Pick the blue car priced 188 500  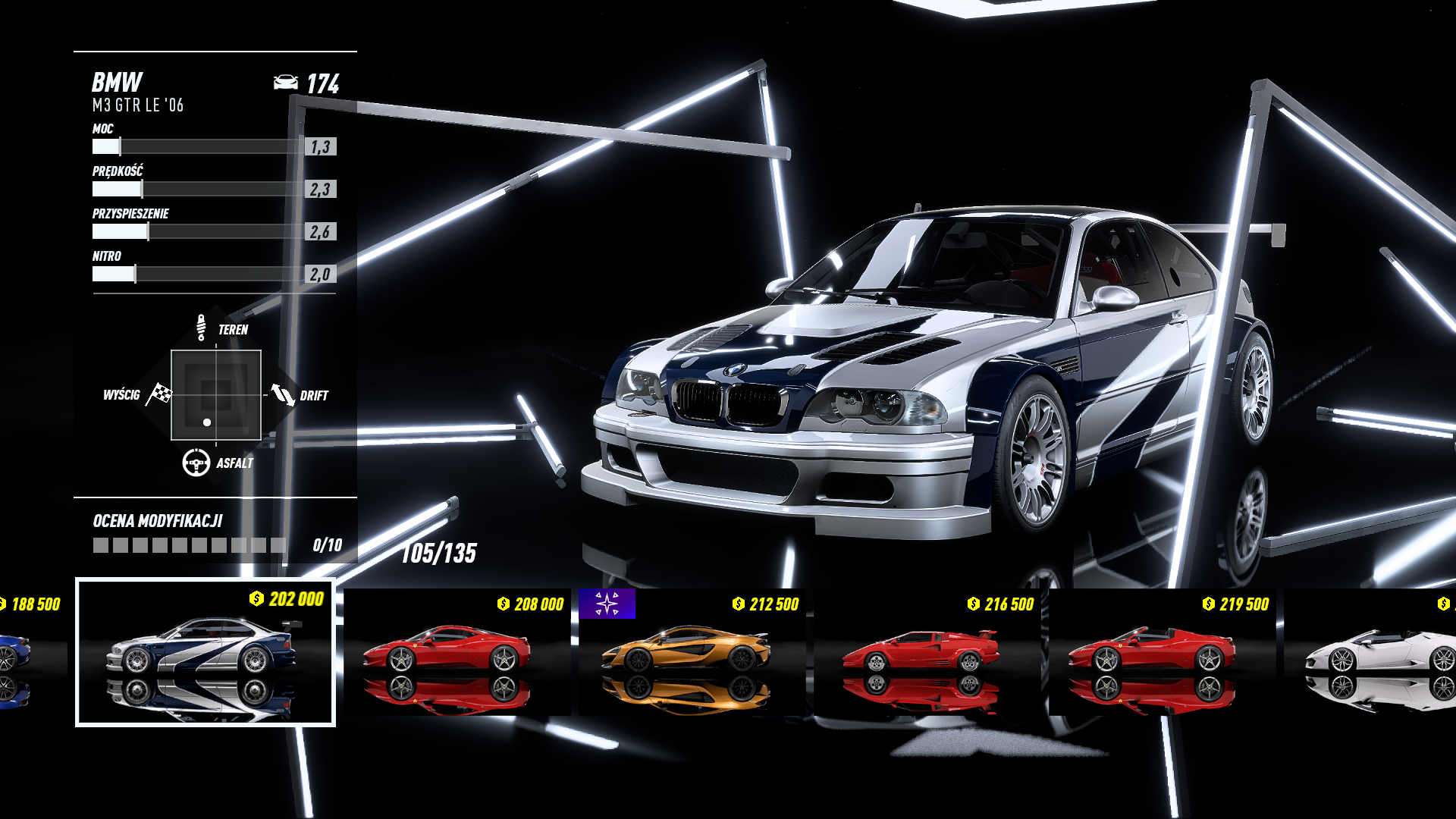pyautogui.click(x=29, y=652)
